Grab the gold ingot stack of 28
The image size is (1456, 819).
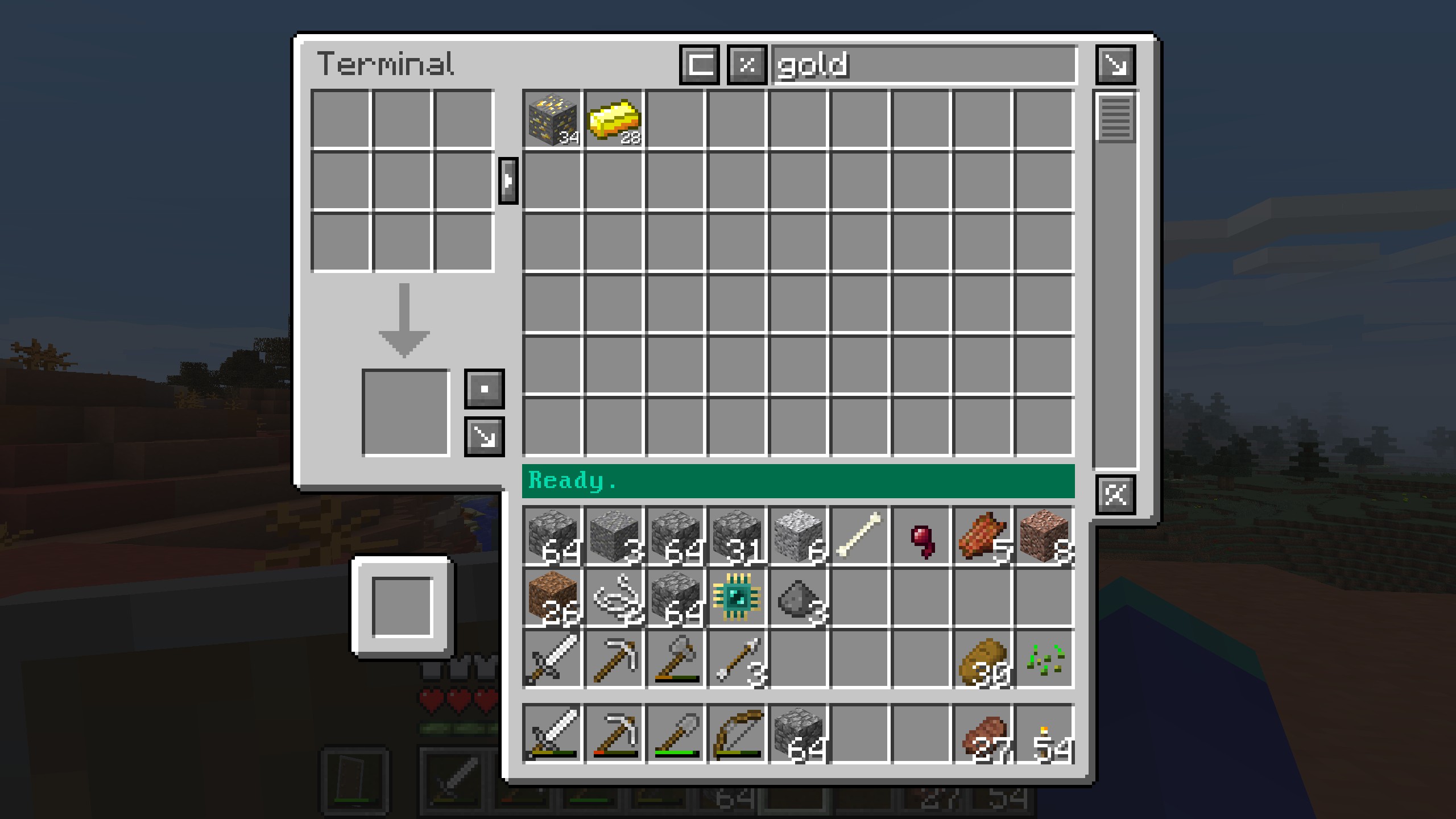point(614,119)
